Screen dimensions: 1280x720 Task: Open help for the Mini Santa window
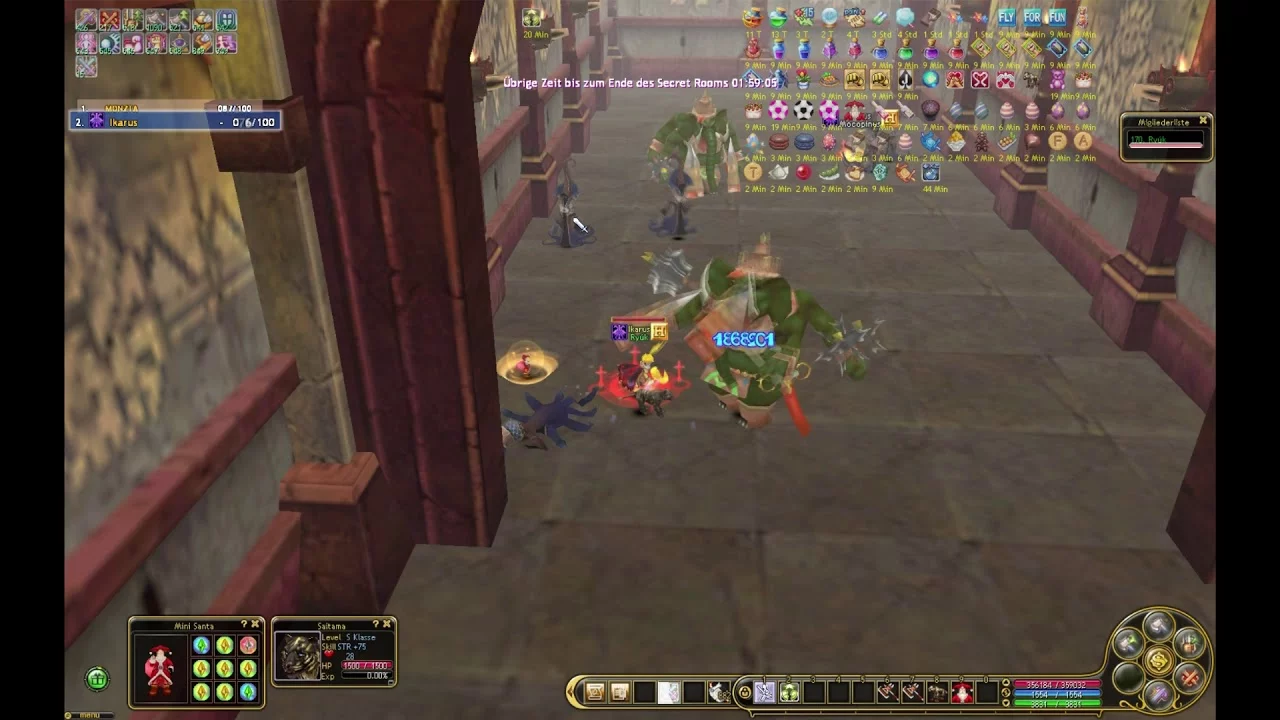pos(244,625)
